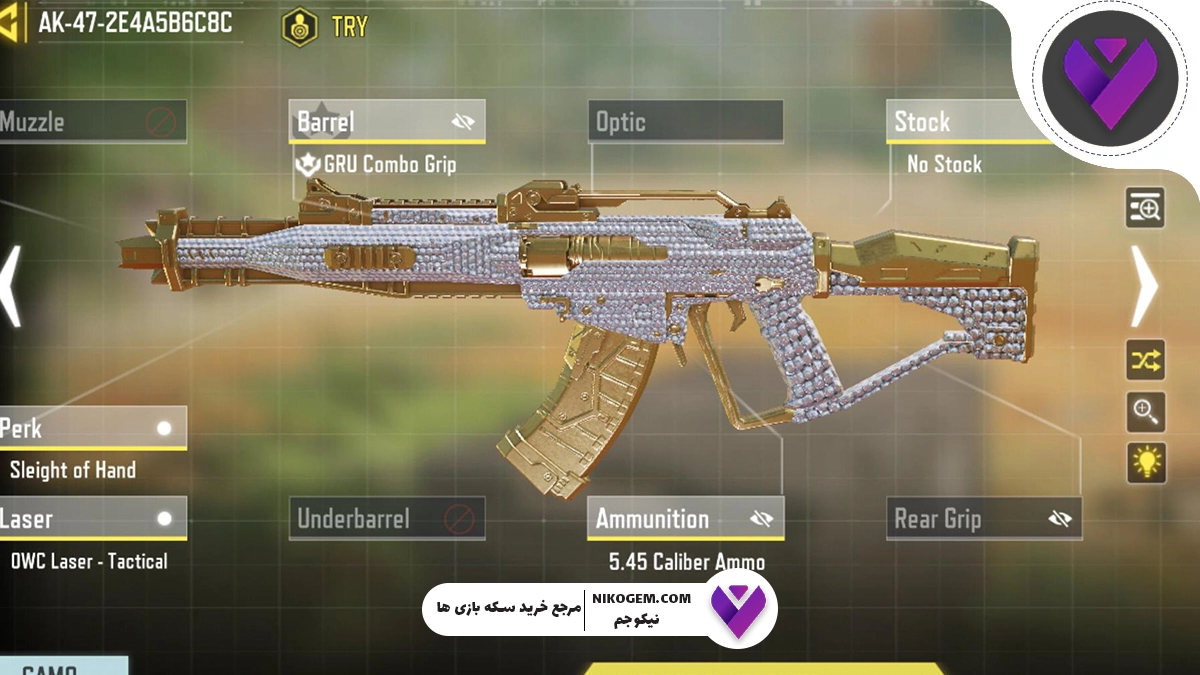Show the previous weapon with left arrow
This screenshot has height=675, width=1200.
pyautogui.click(x=11, y=287)
